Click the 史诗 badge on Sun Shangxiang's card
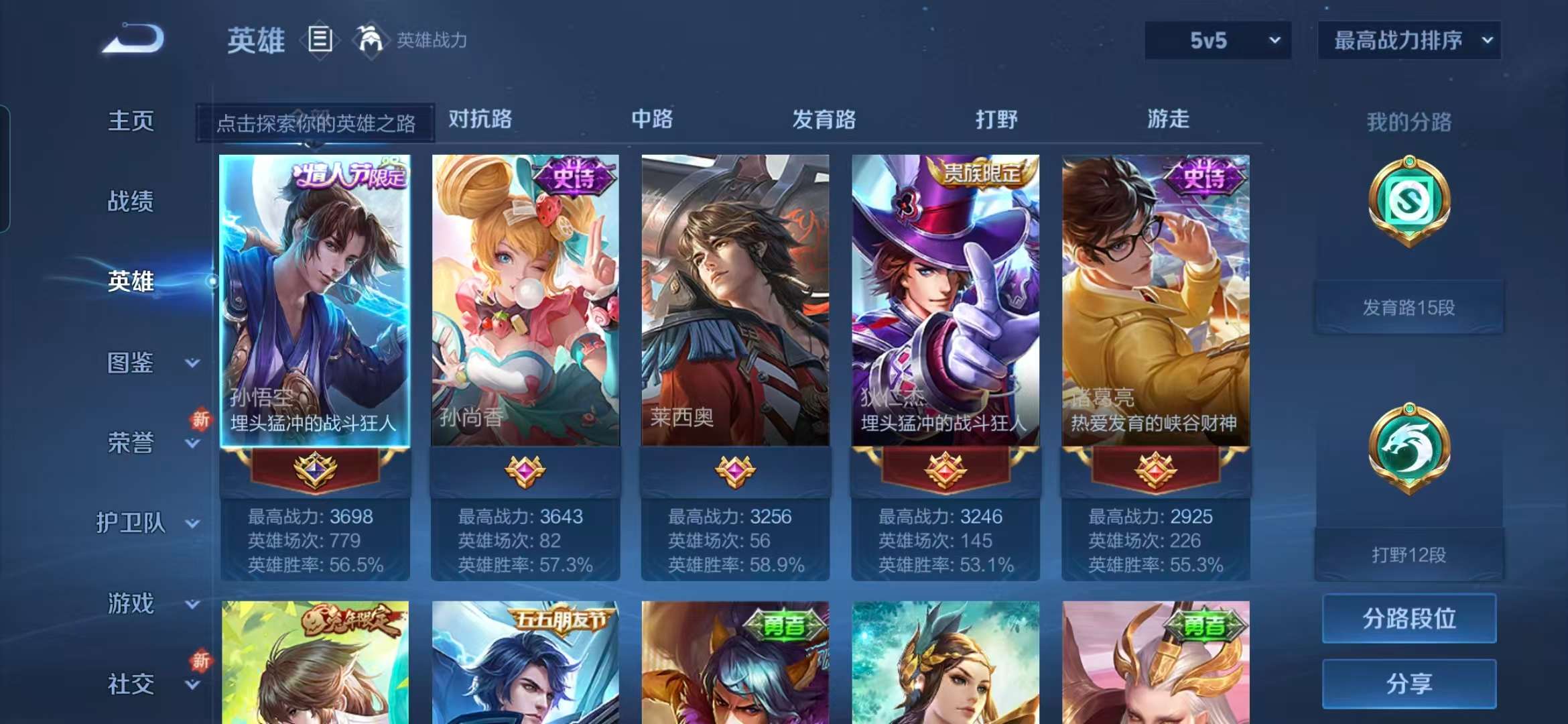 tap(575, 174)
